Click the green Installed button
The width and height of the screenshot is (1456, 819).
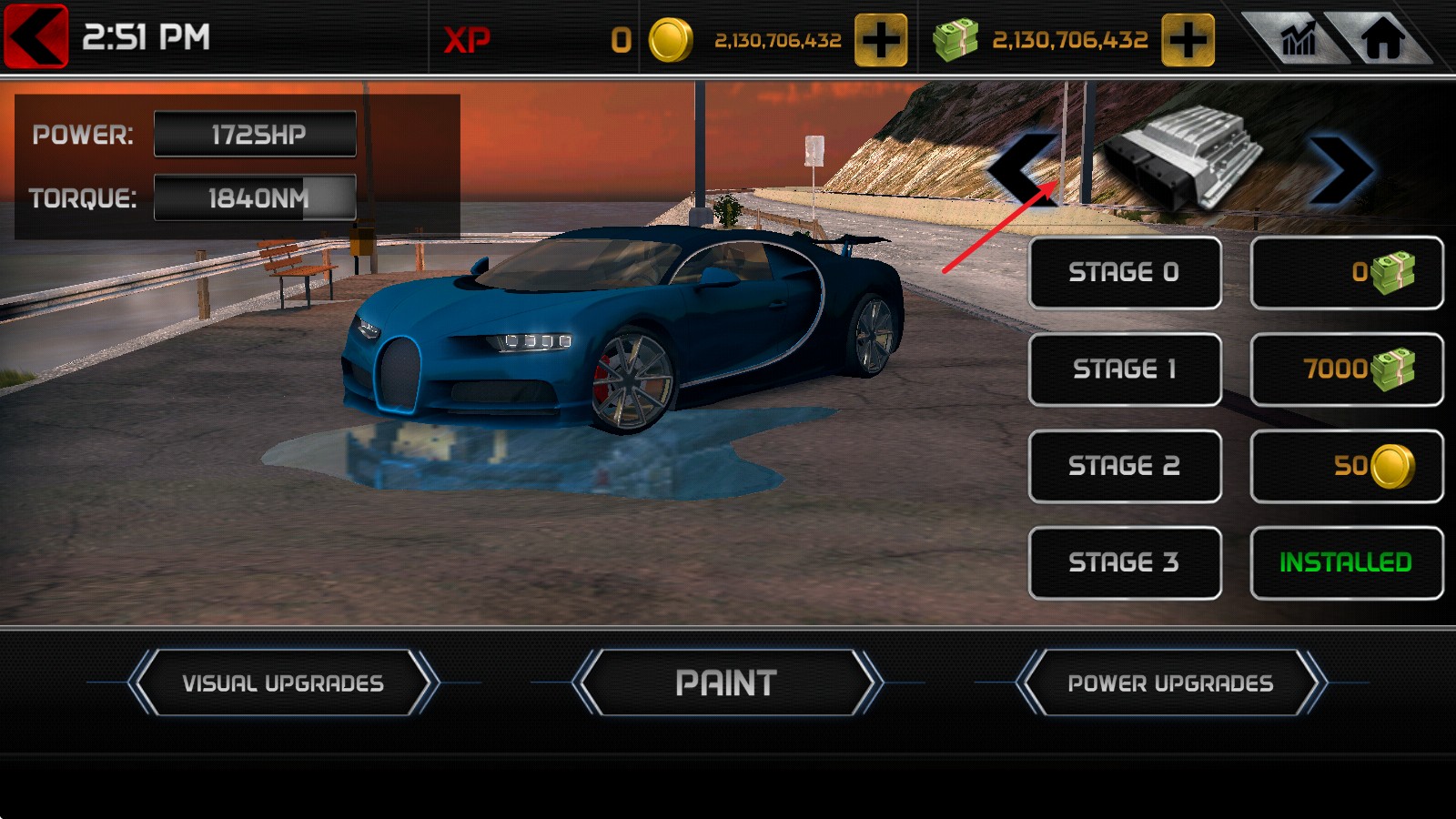(x=1347, y=562)
